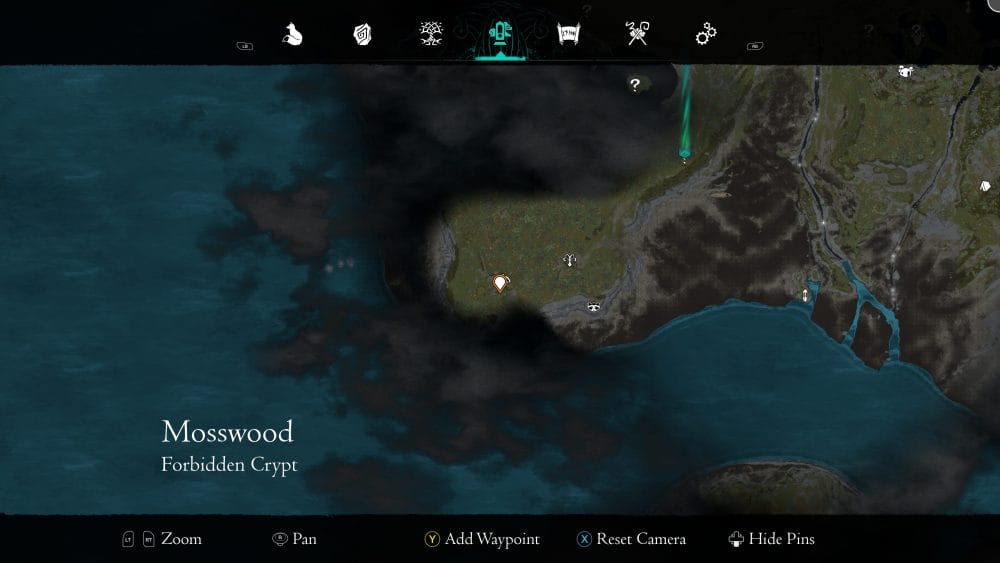Select the raccoon face map marker
Screen dimensions: 1000x563
tap(594, 306)
